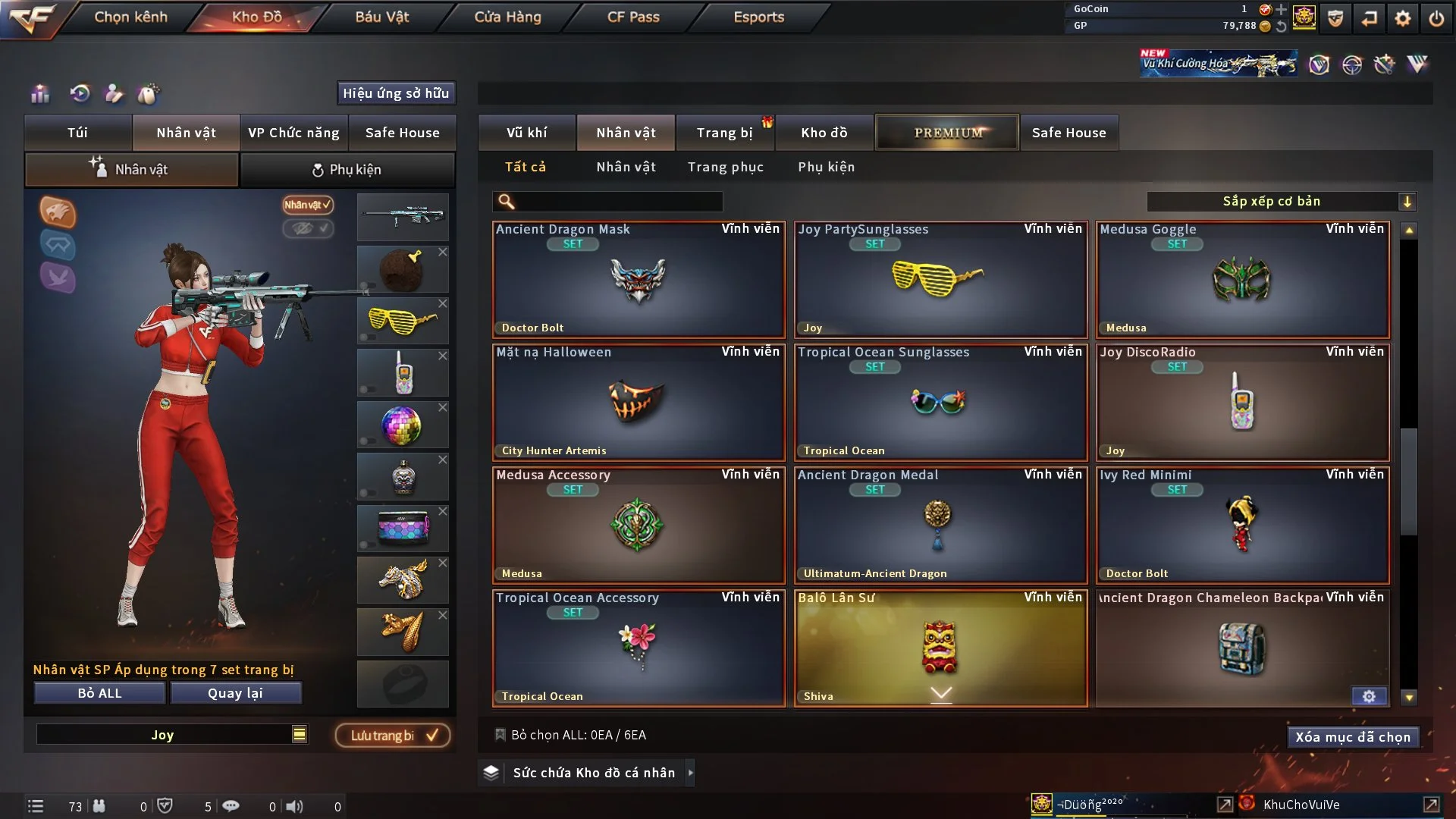Open the settings gear icon
The width and height of the screenshot is (1456, 819).
[x=1402, y=18]
